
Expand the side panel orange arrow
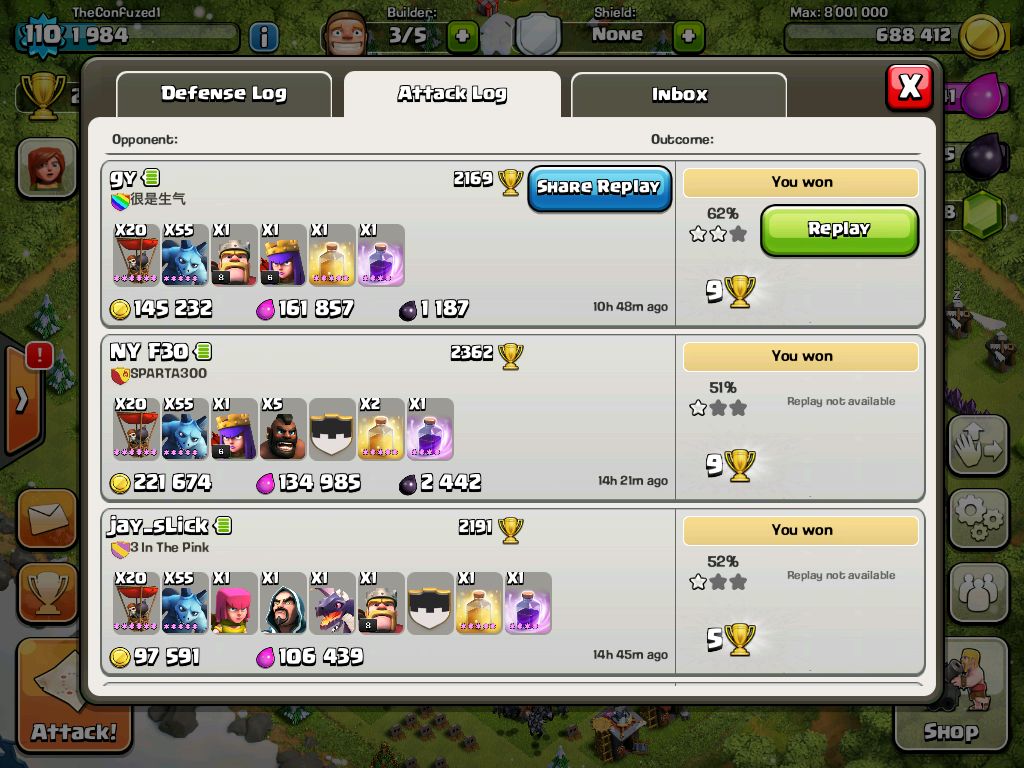point(22,398)
